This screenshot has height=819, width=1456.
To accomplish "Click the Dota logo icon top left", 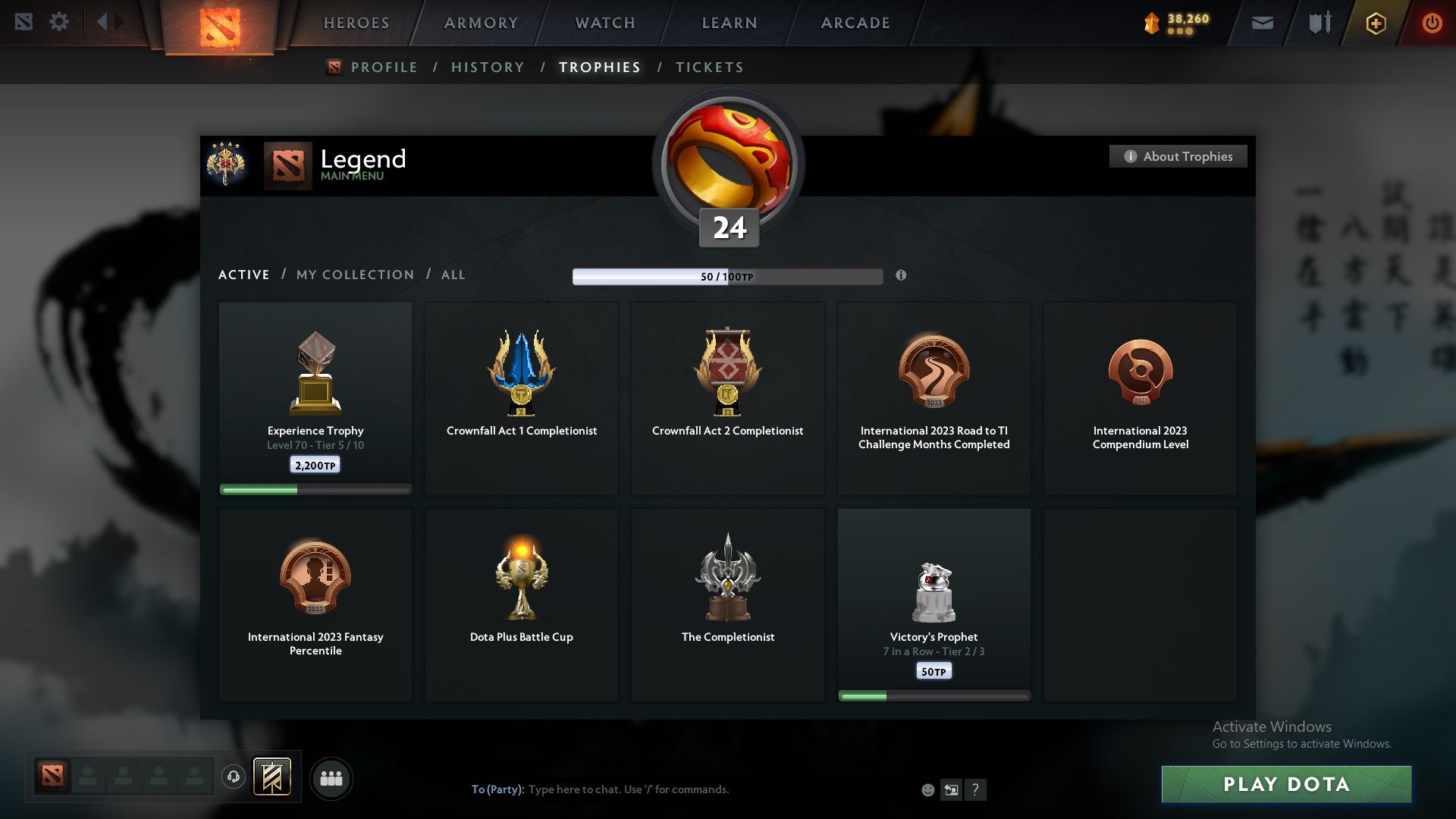I will 25,21.
